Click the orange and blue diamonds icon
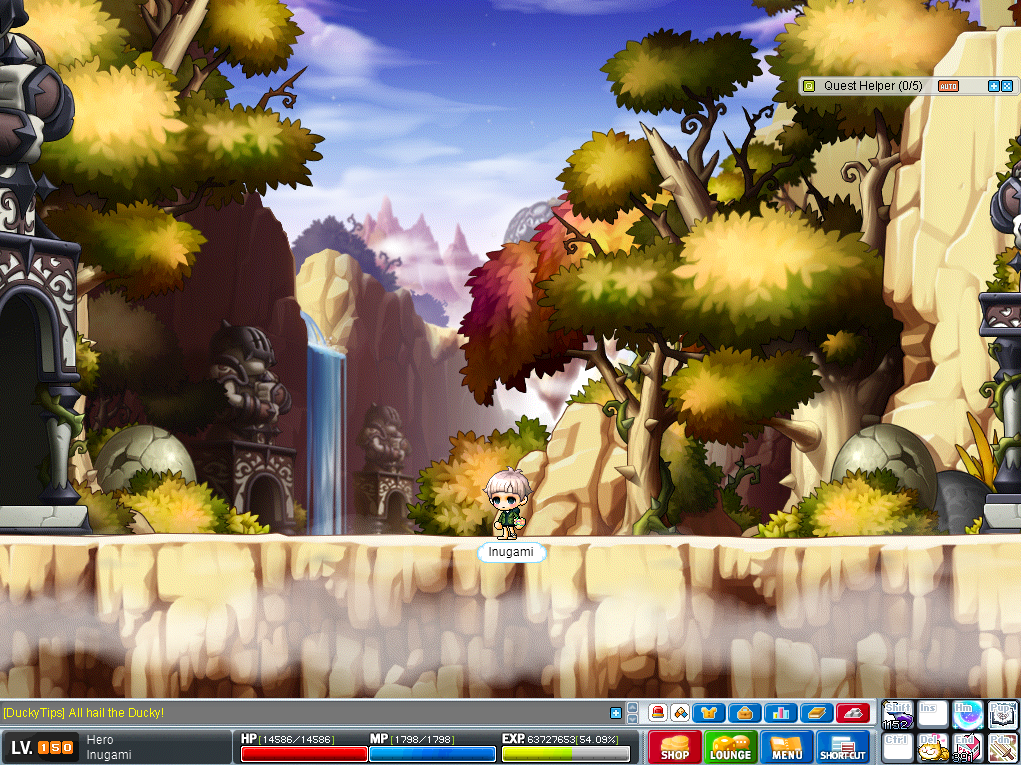The image size is (1021, 765). click(x=680, y=713)
